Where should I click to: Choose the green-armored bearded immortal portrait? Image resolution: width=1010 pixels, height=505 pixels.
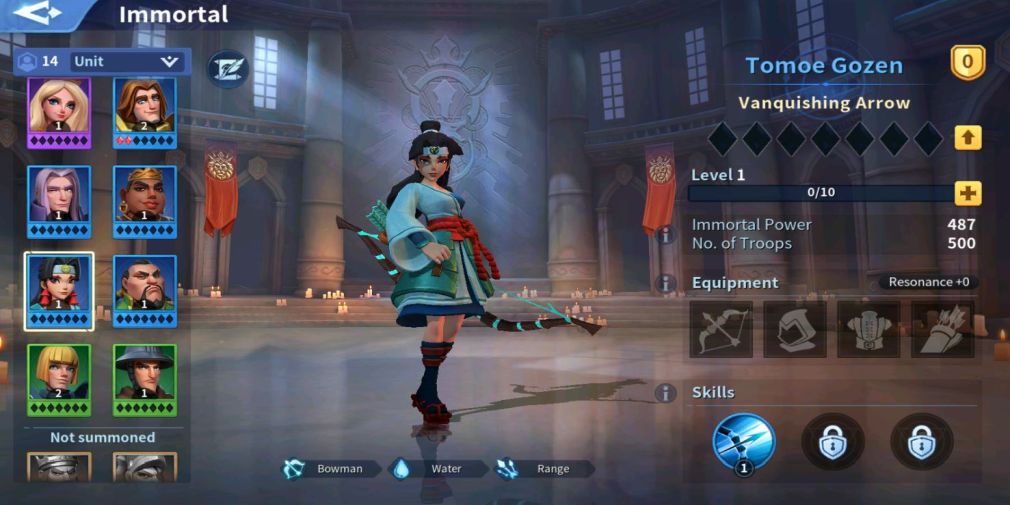(145, 288)
